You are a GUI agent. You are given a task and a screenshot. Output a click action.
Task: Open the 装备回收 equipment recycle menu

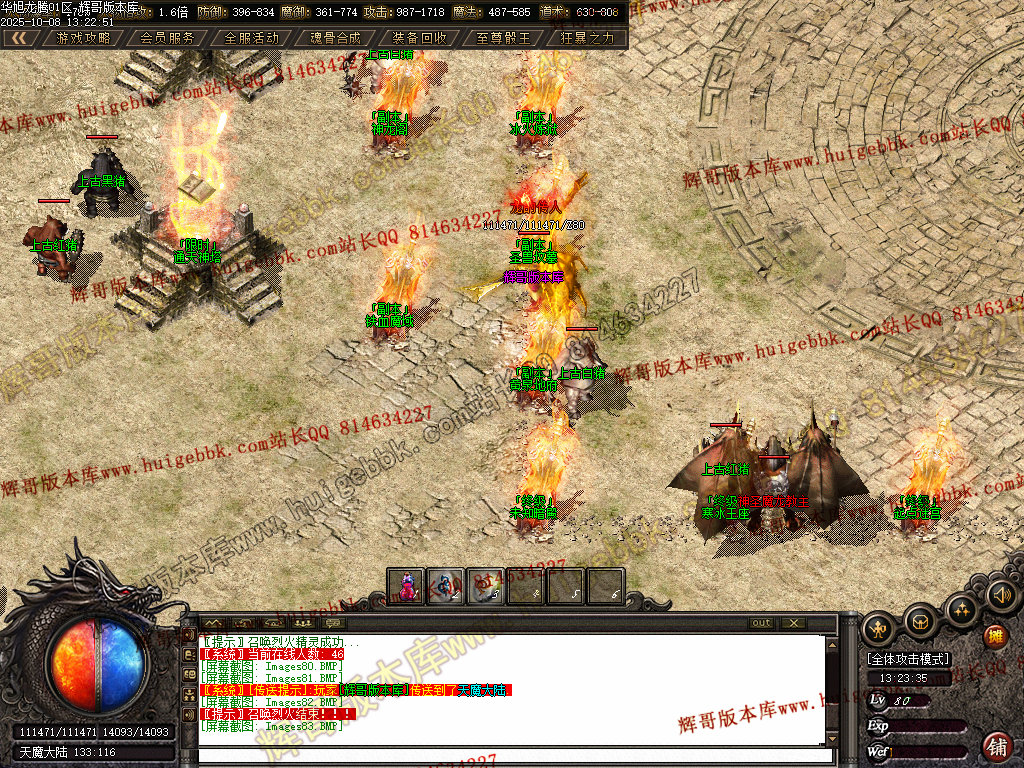coord(420,38)
